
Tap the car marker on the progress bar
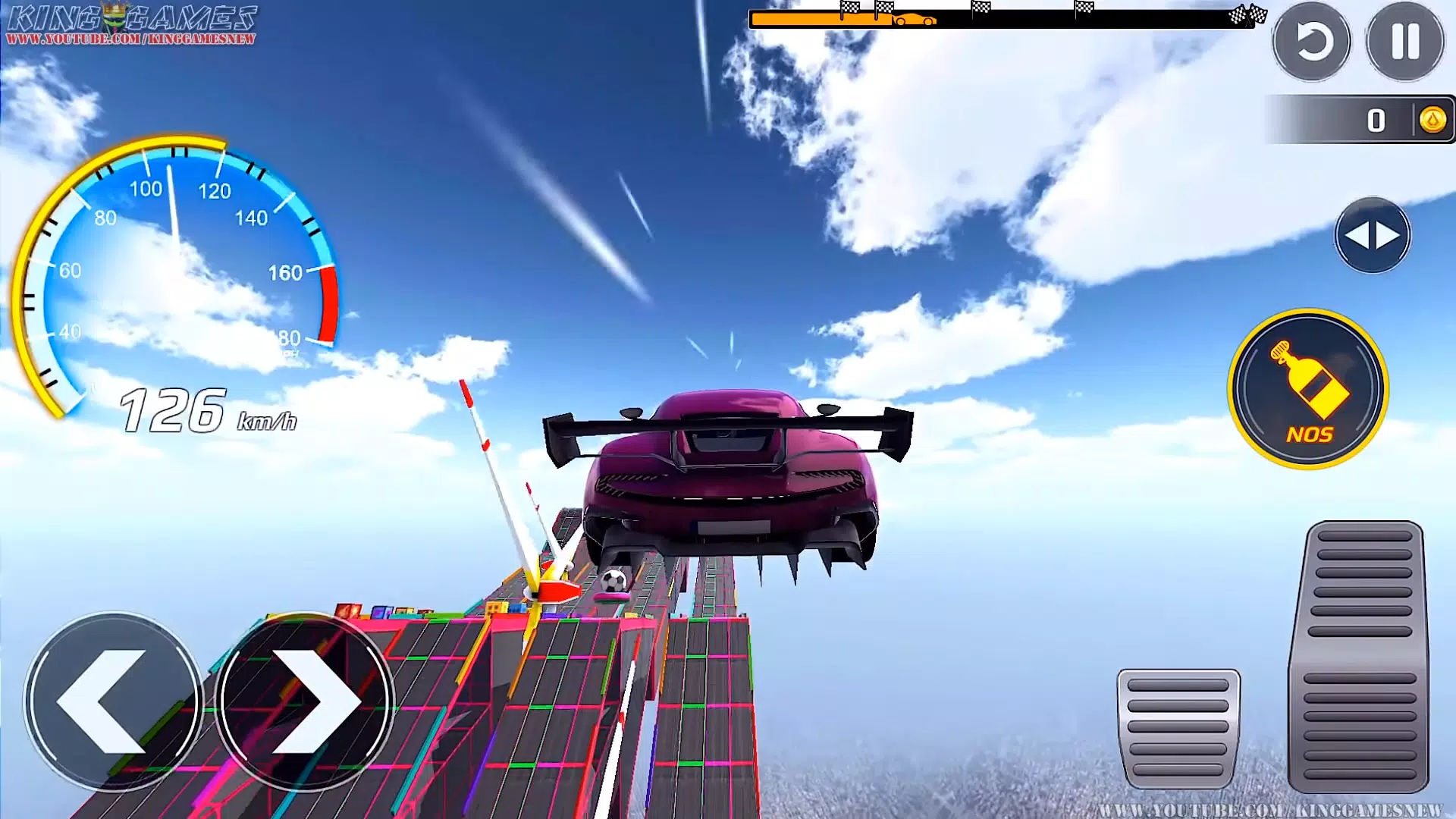[x=914, y=19]
